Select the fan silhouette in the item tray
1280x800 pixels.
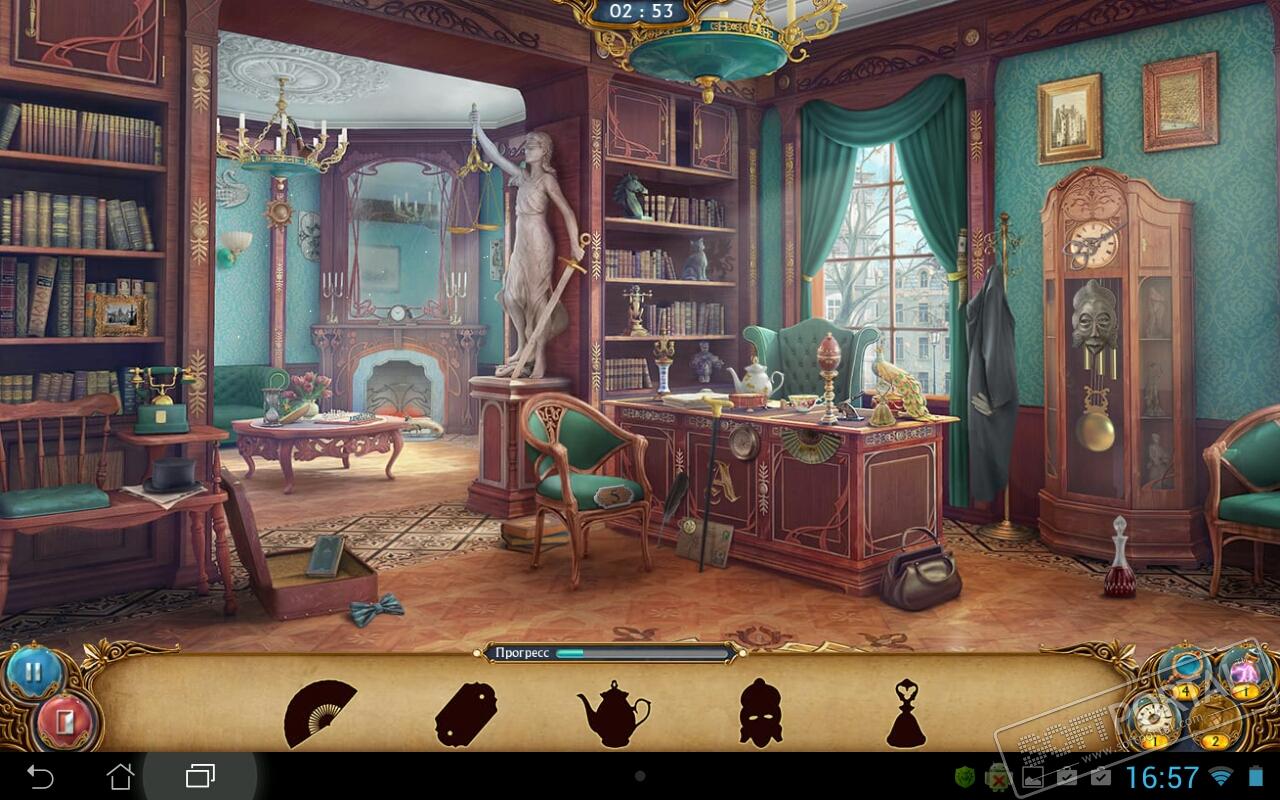[x=320, y=713]
